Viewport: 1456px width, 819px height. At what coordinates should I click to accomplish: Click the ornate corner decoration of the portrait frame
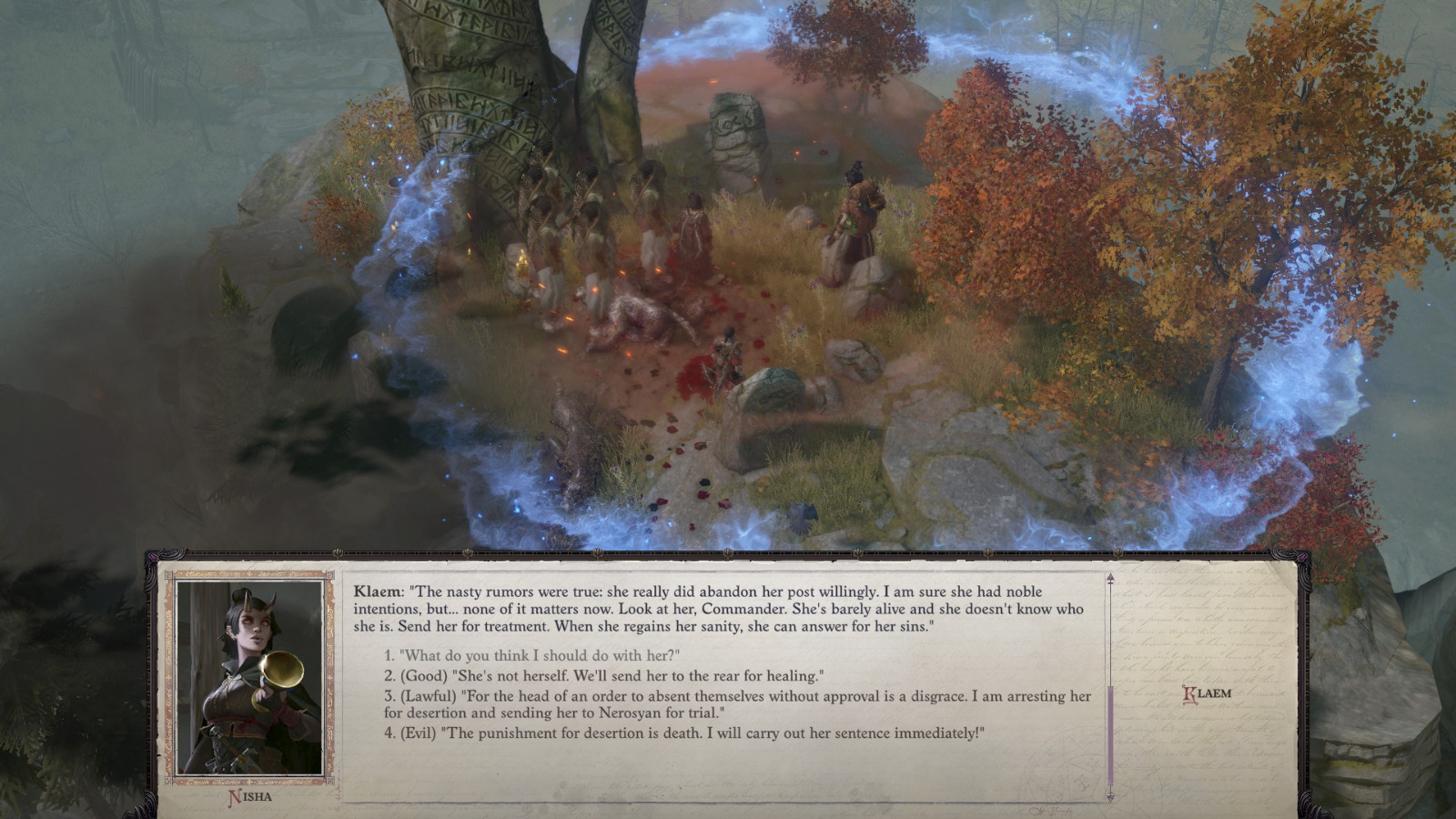click(x=168, y=573)
